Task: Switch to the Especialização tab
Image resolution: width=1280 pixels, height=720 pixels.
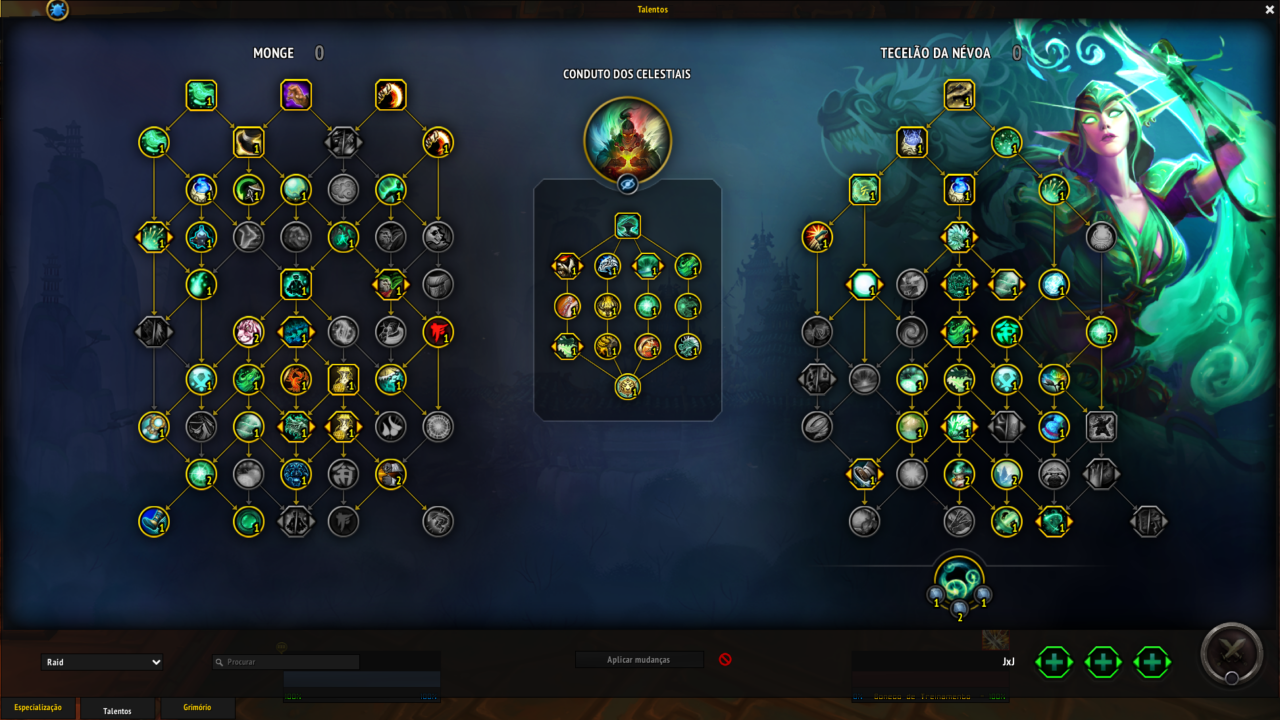Action: point(38,708)
